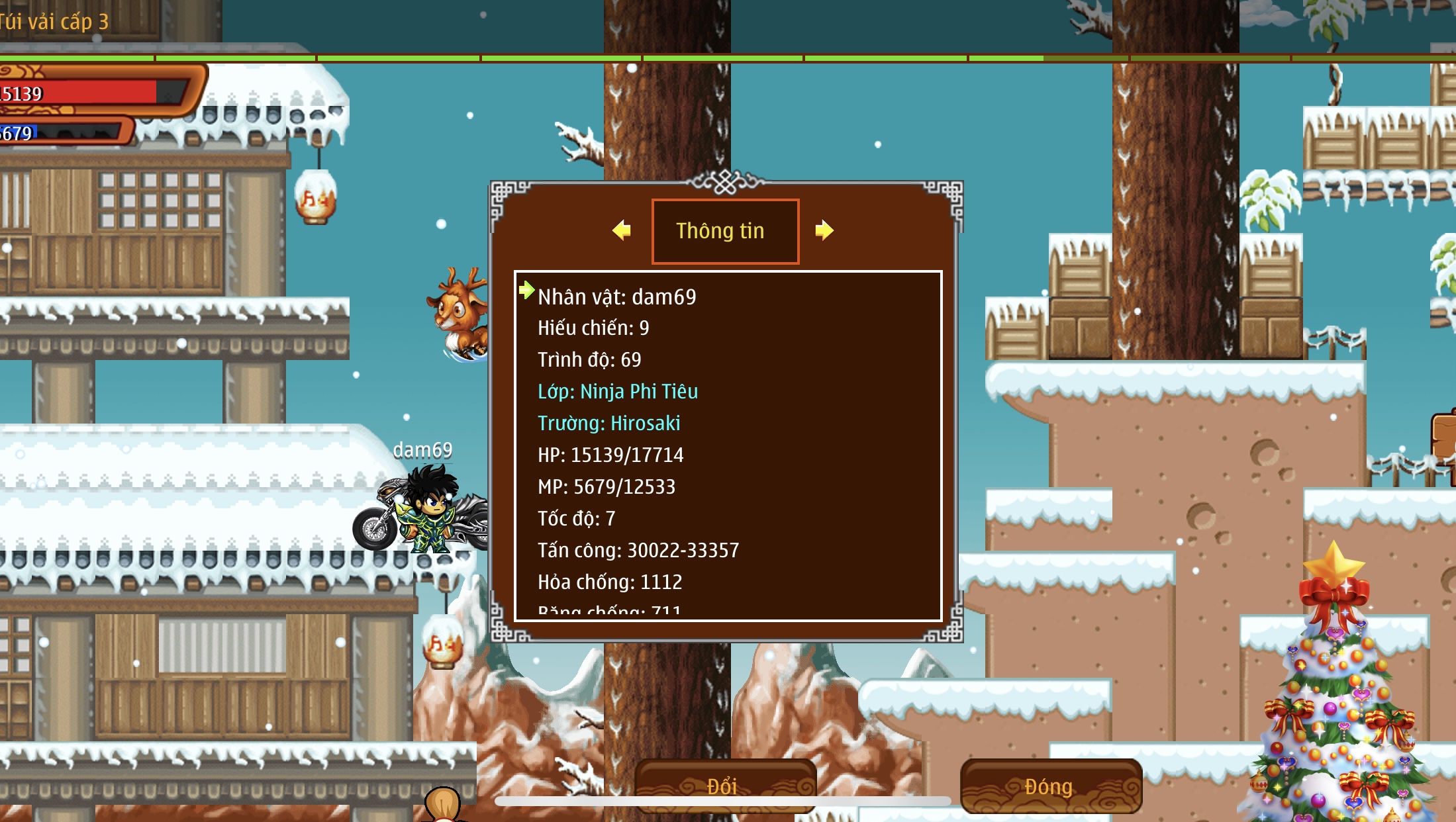Switch to previous tab with left arrow
Image resolution: width=1456 pixels, height=822 pixels.
pyautogui.click(x=622, y=230)
